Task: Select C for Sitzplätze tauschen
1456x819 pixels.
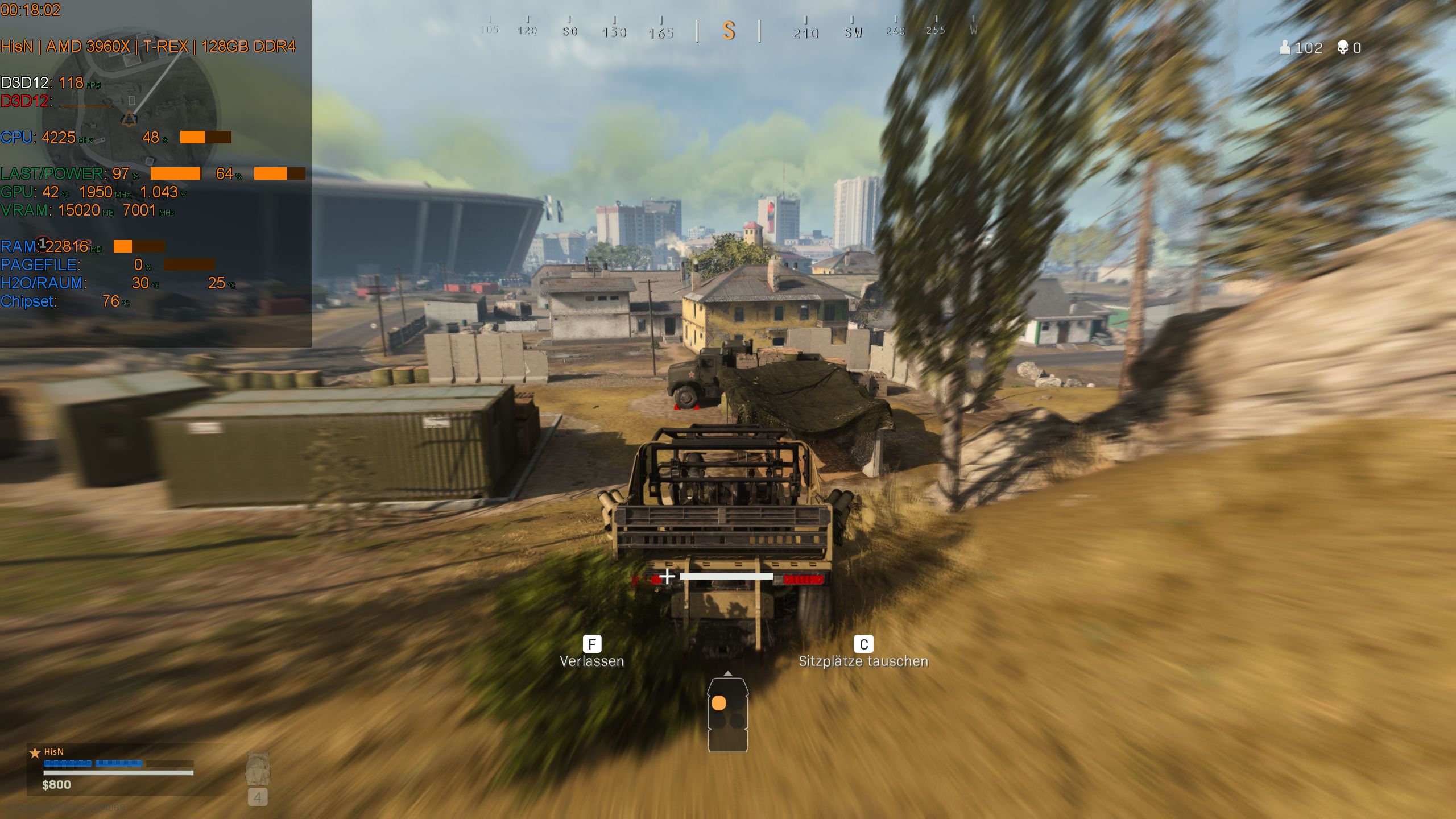Action: click(x=863, y=644)
